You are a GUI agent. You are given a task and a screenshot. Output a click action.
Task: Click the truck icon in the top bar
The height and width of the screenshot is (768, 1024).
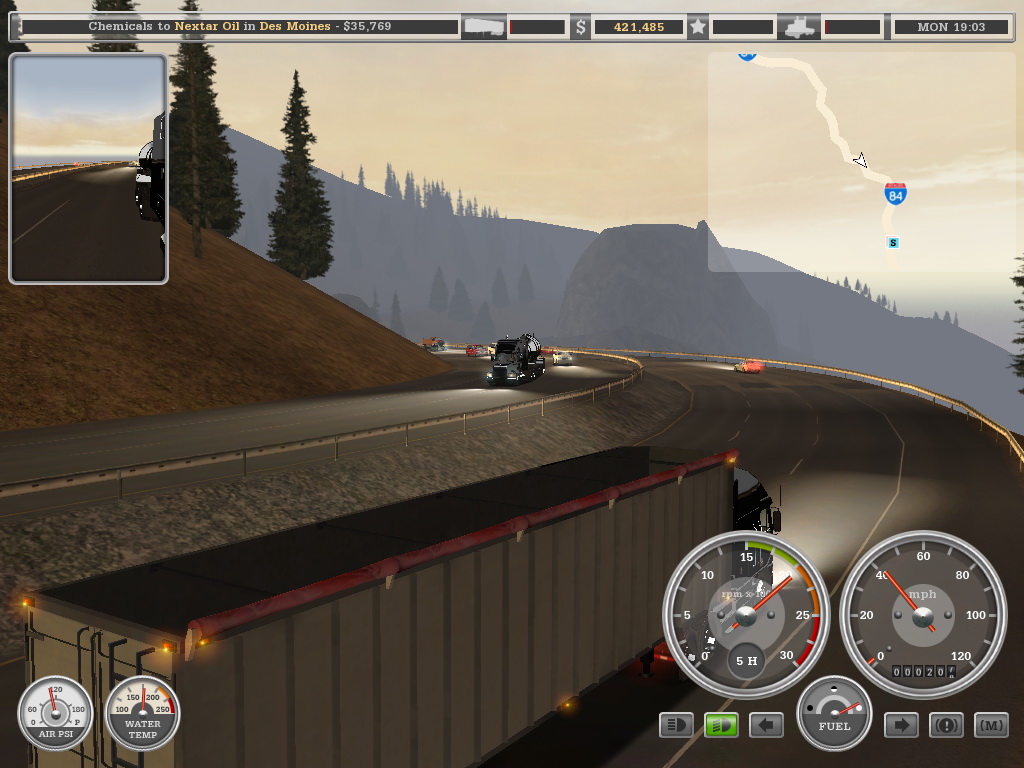click(x=799, y=27)
